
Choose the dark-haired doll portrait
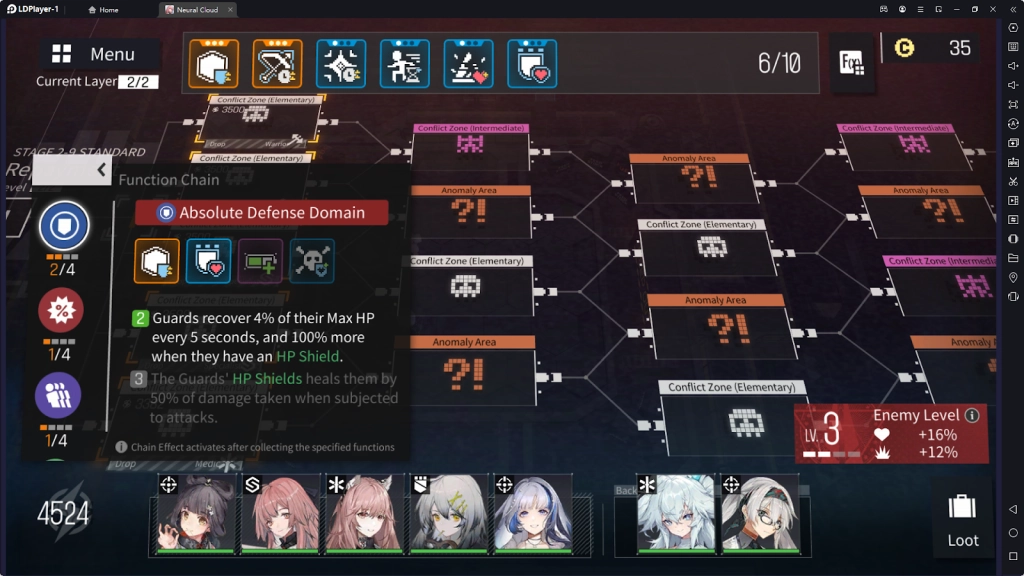tap(196, 513)
